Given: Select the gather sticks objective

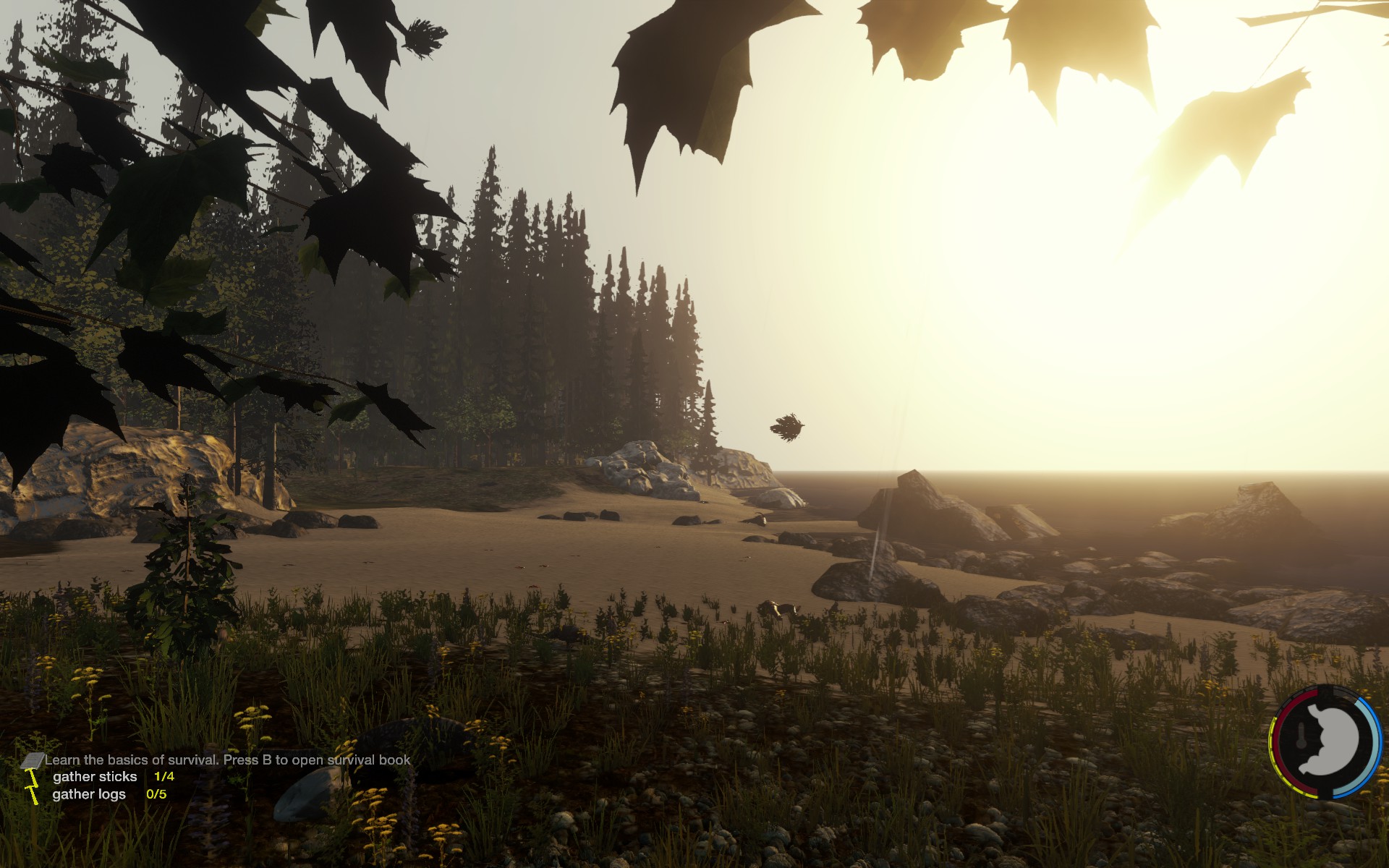Looking at the screenshot, I should (x=95, y=777).
